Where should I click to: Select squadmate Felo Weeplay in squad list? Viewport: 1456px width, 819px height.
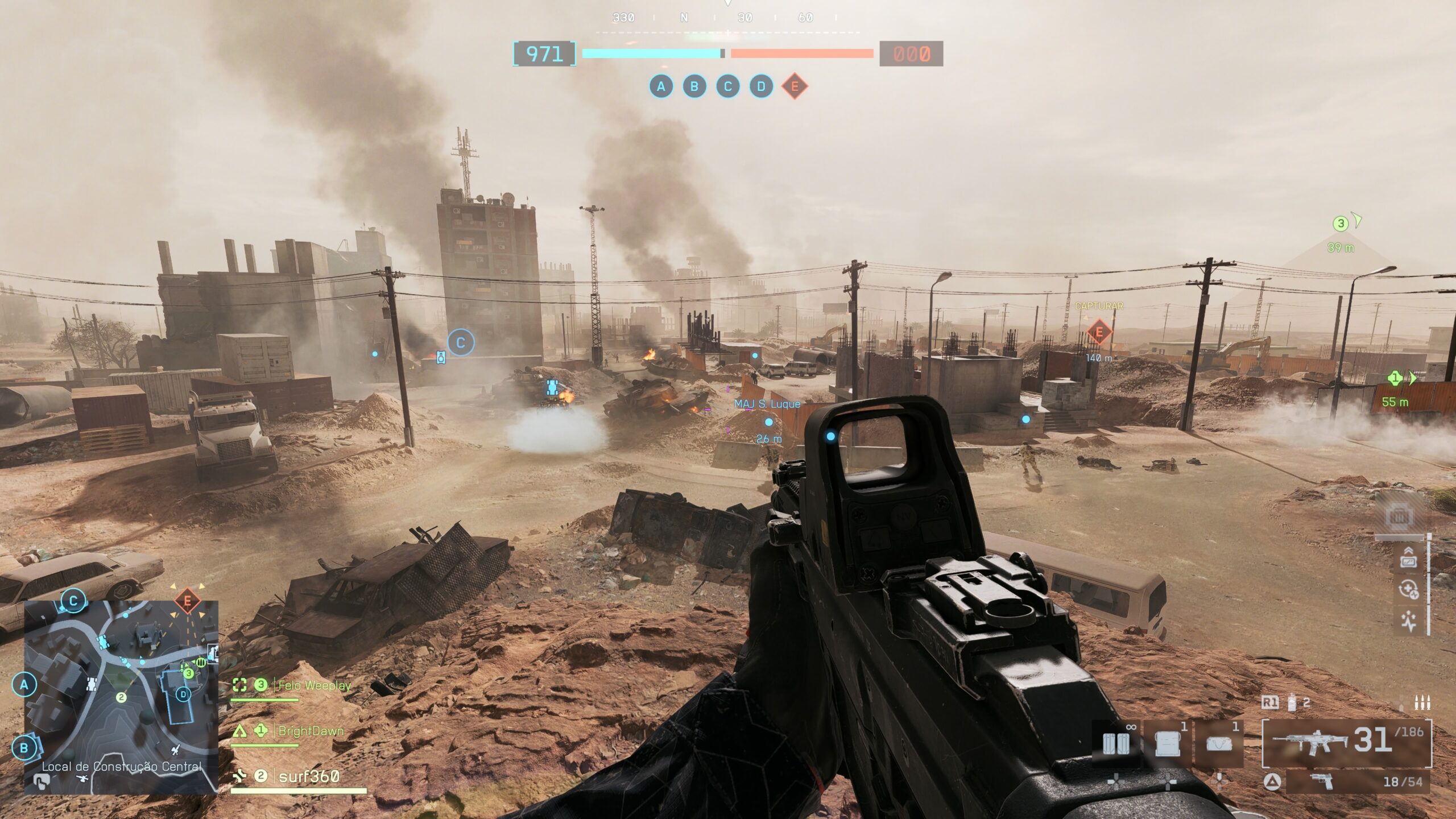pyautogui.click(x=314, y=685)
